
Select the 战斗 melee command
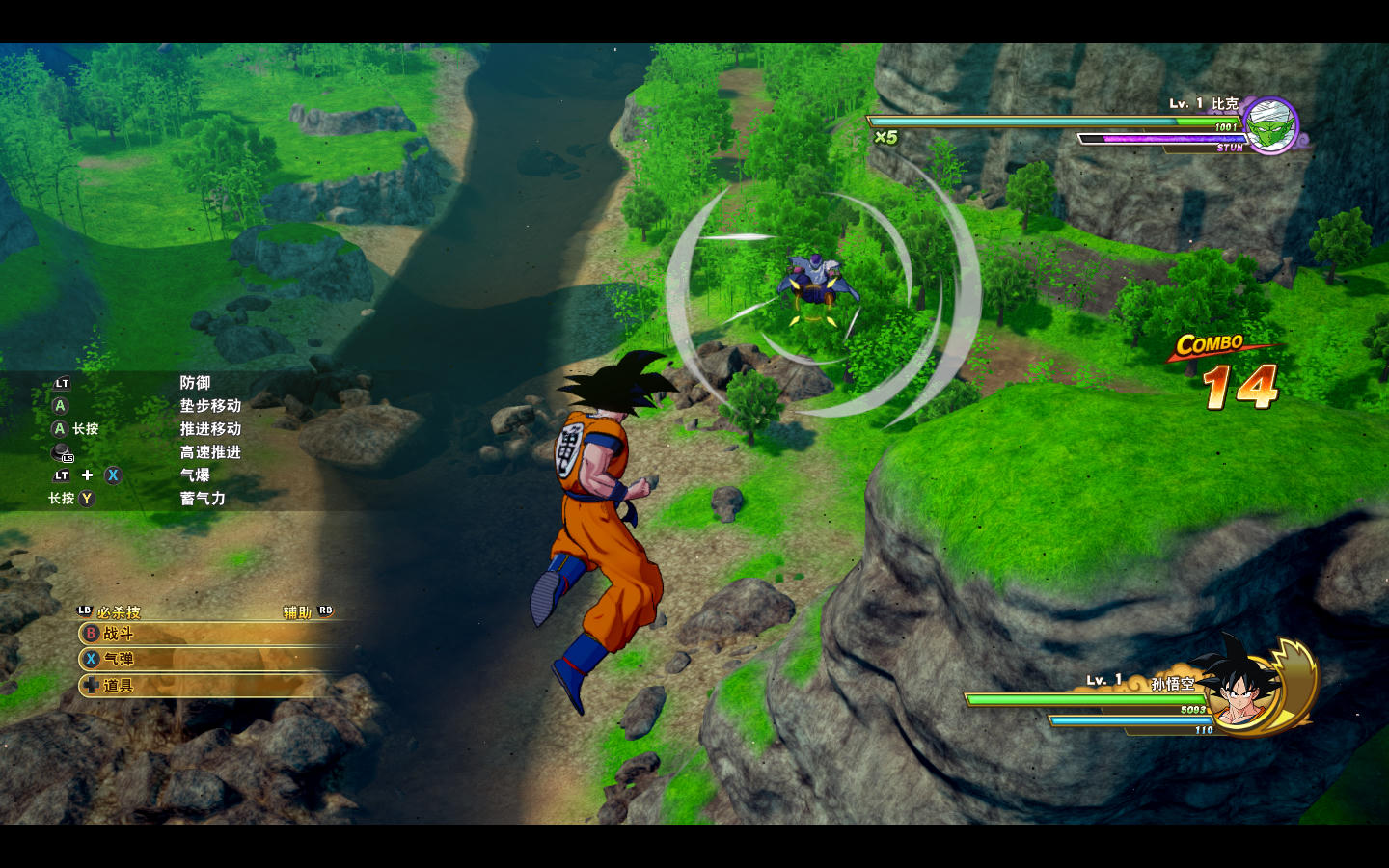tap(118, 634)
